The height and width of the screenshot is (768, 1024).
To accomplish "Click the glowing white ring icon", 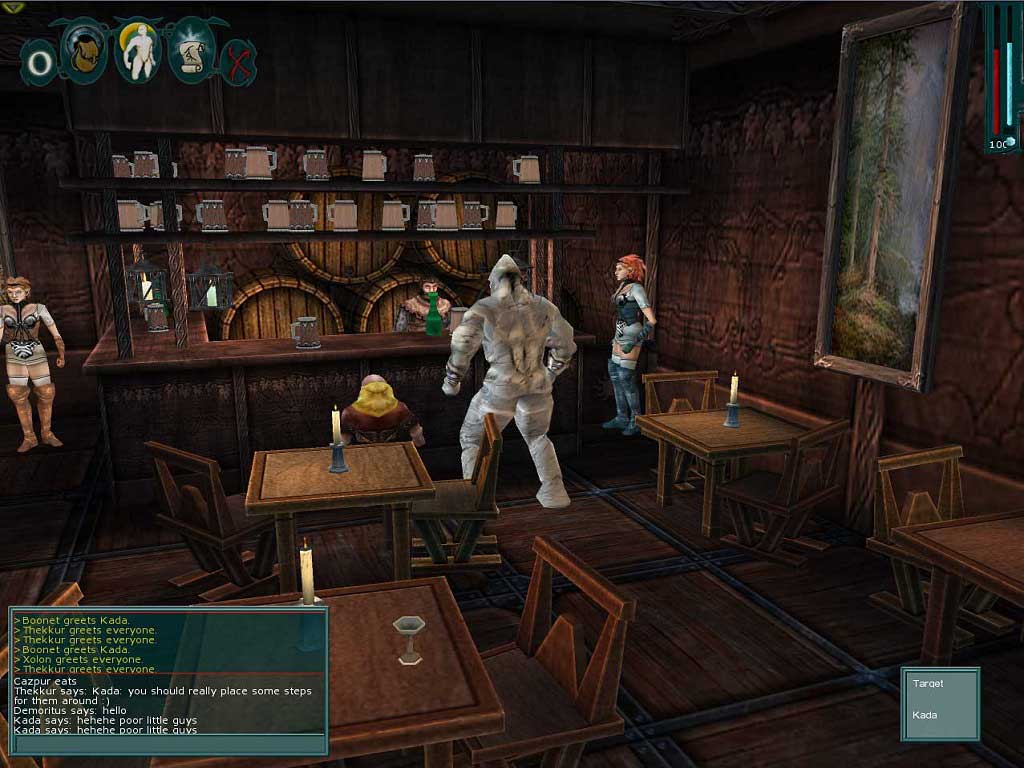I will 39,63.
